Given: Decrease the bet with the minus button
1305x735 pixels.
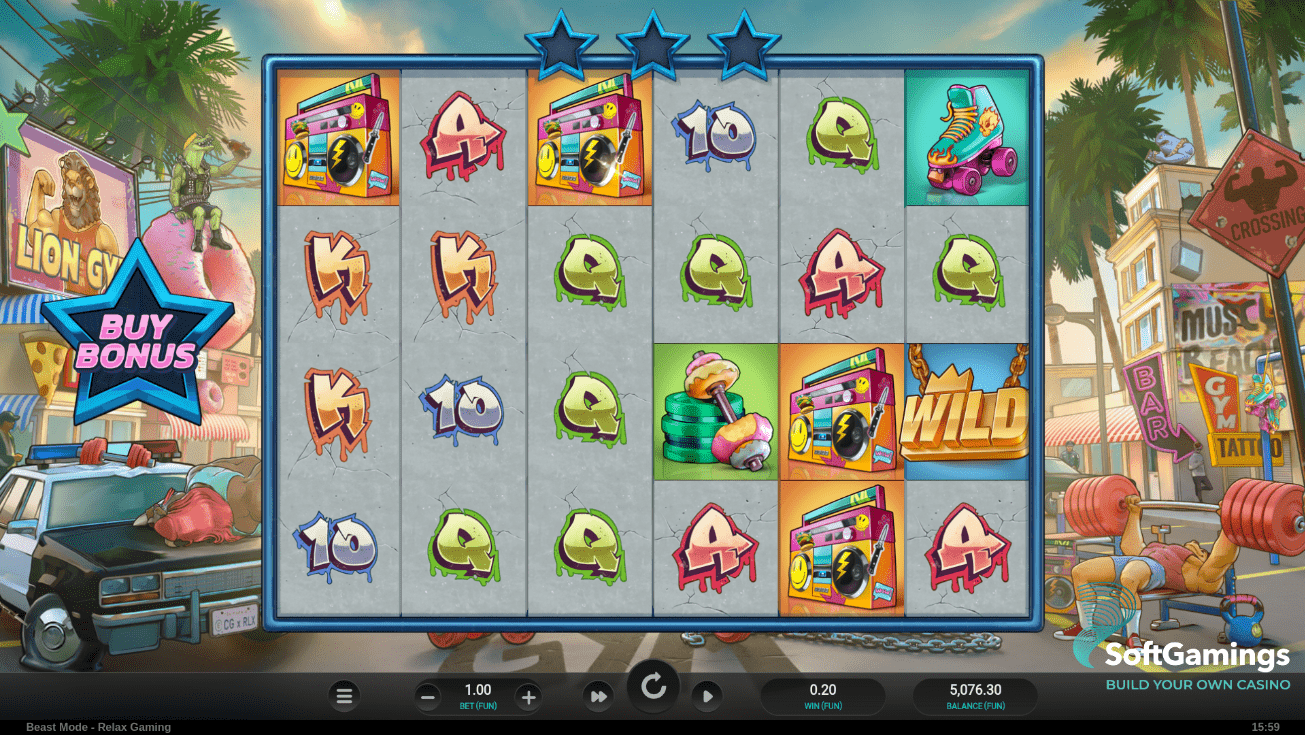Looking at the screenshot, I should (x=428, y=697).
